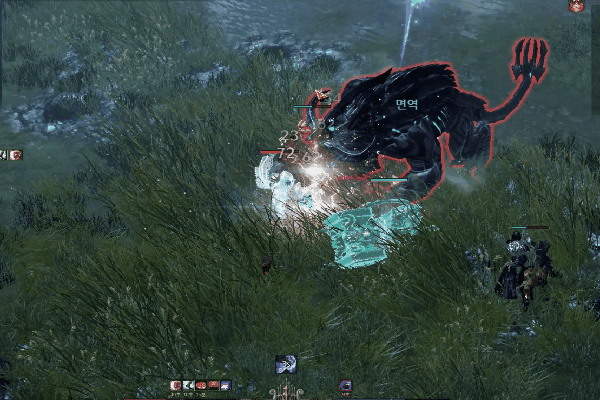Select the pale white buff icon on the screen edge
600x400 pixels.
tap(4, 154)
